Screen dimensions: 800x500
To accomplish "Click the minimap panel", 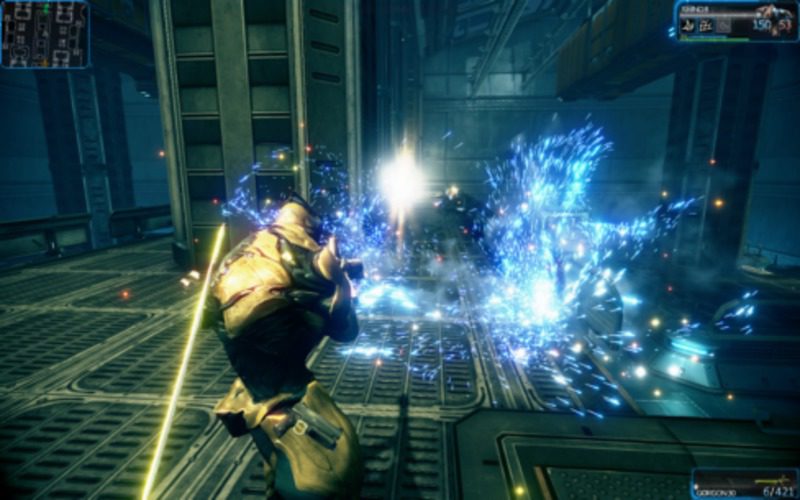I will [45, 34].
